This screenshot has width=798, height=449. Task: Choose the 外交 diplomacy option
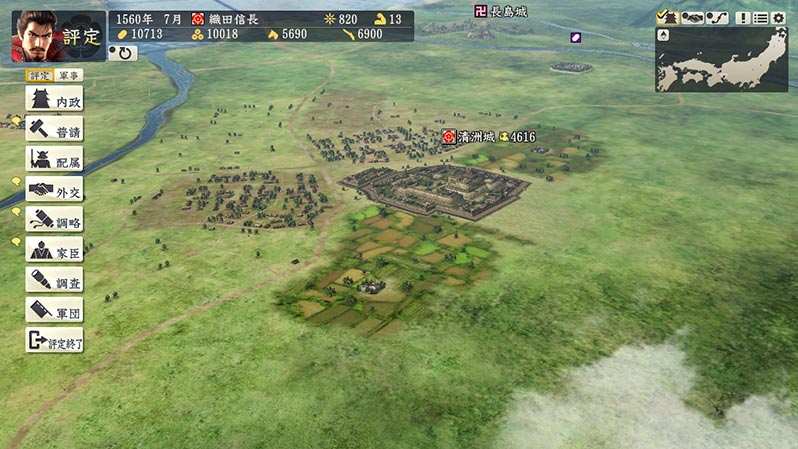coord(54,190)
